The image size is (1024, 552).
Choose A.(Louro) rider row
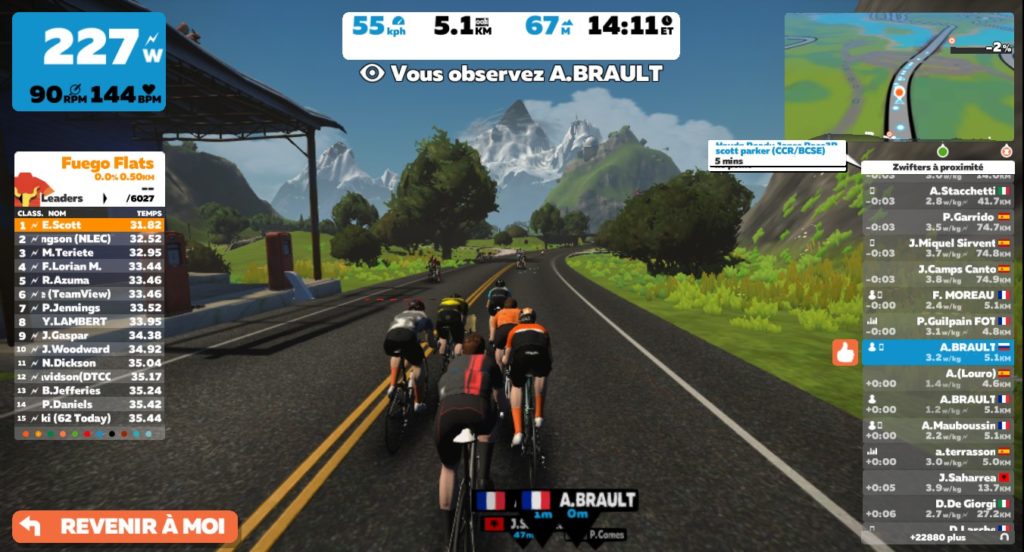[x=938, y=378]
